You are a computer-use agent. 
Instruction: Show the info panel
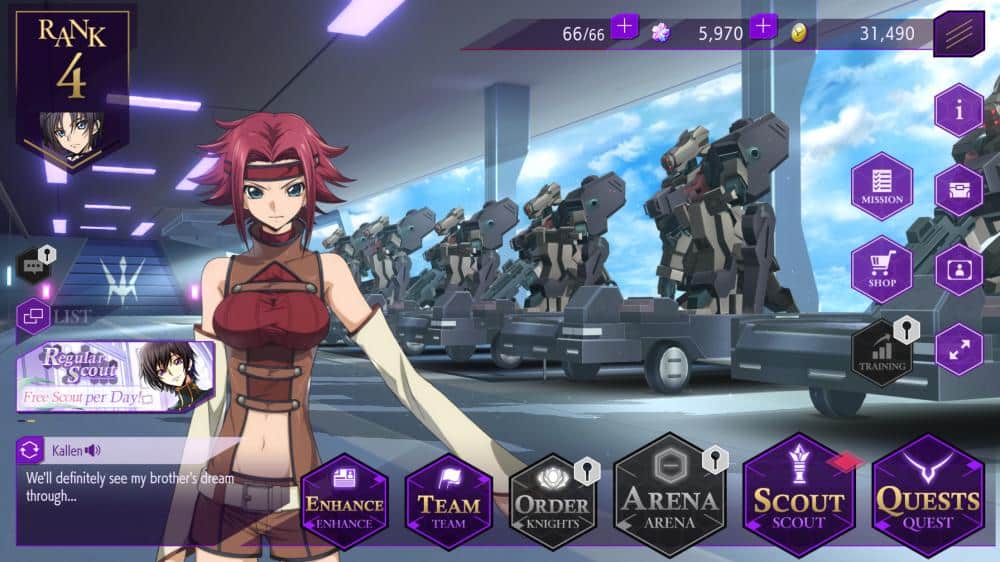point(959,110)
